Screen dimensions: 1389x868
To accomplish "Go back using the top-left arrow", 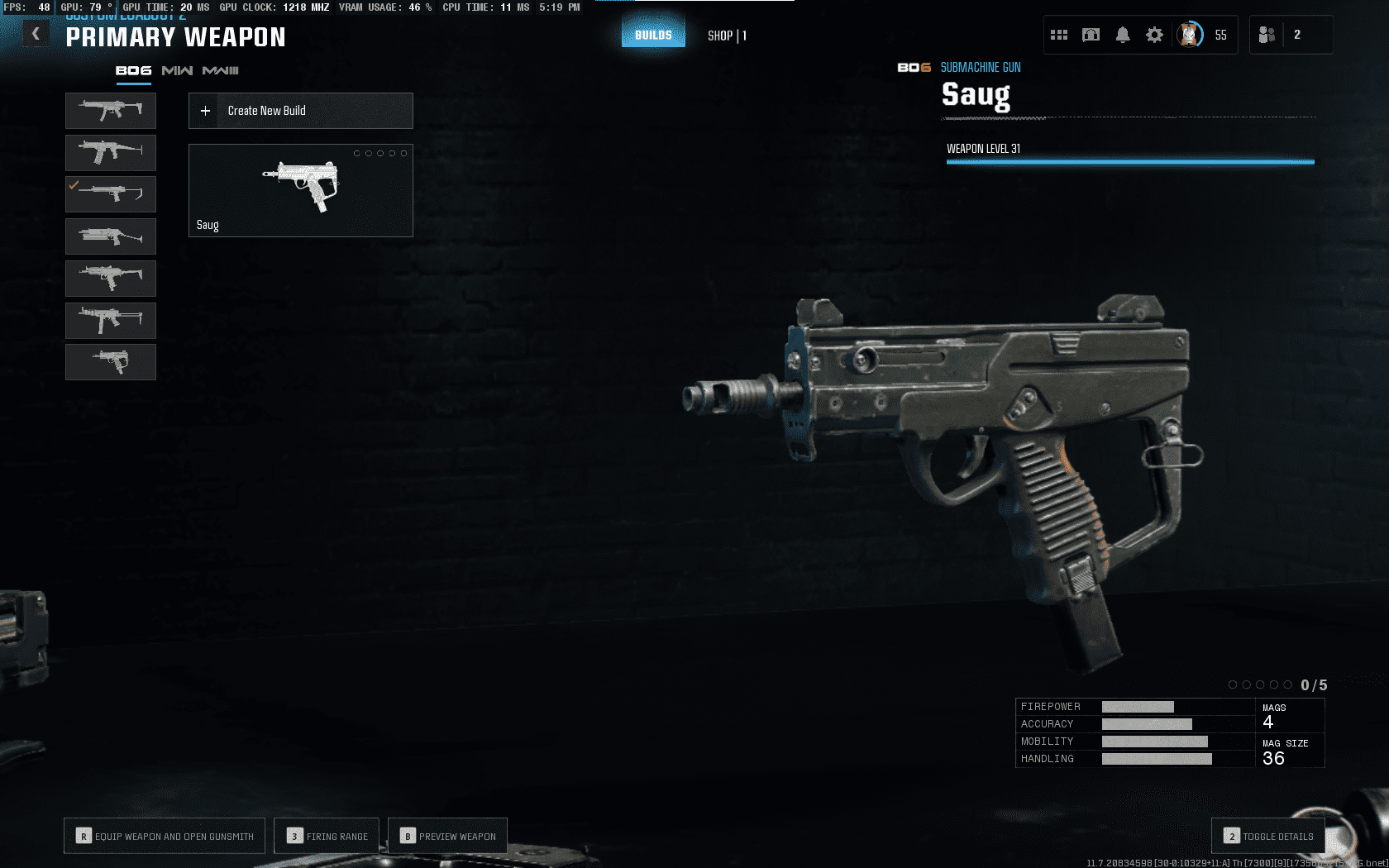I will 36,34.
